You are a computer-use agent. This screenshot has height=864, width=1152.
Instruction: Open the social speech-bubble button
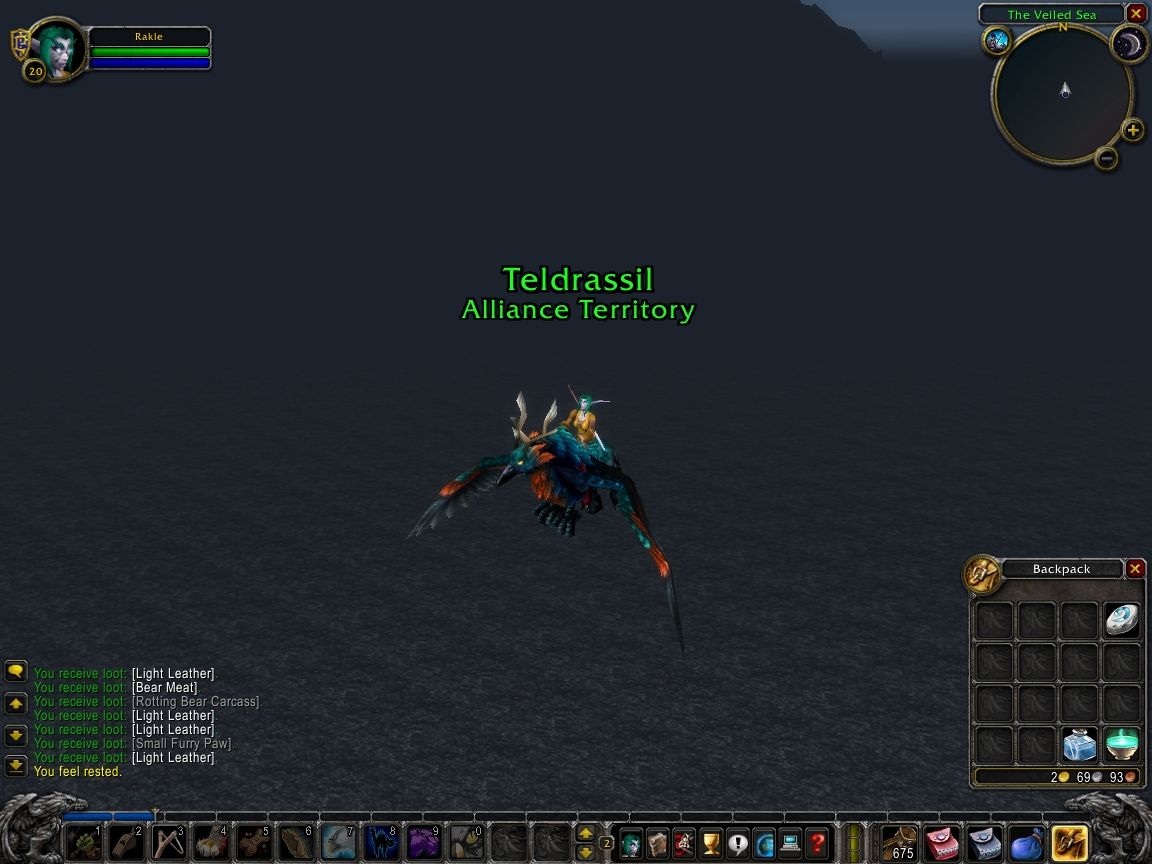(x=738, y=843)
